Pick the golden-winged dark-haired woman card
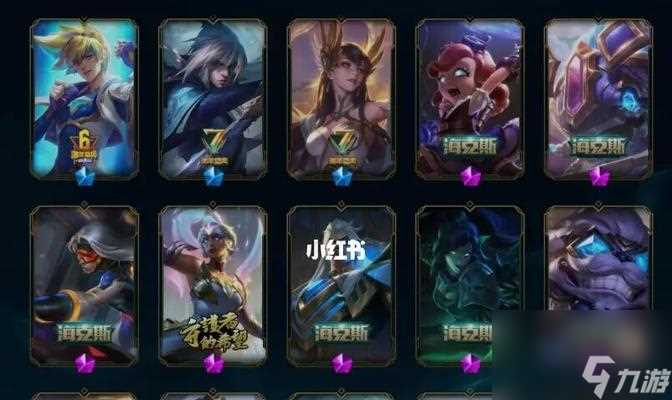 point(341,98)
